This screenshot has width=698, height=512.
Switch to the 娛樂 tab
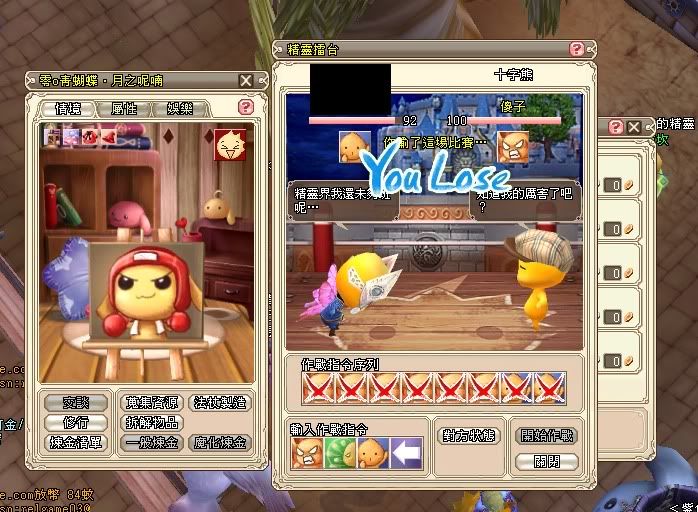pyautogui.click(x=181, y=108)
